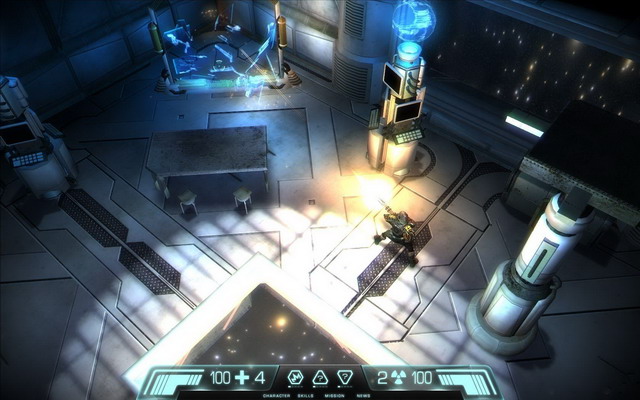This screenshot has height=400, width=640.
Task: View the Mission label in the HUD
Action: coord(334,395)
